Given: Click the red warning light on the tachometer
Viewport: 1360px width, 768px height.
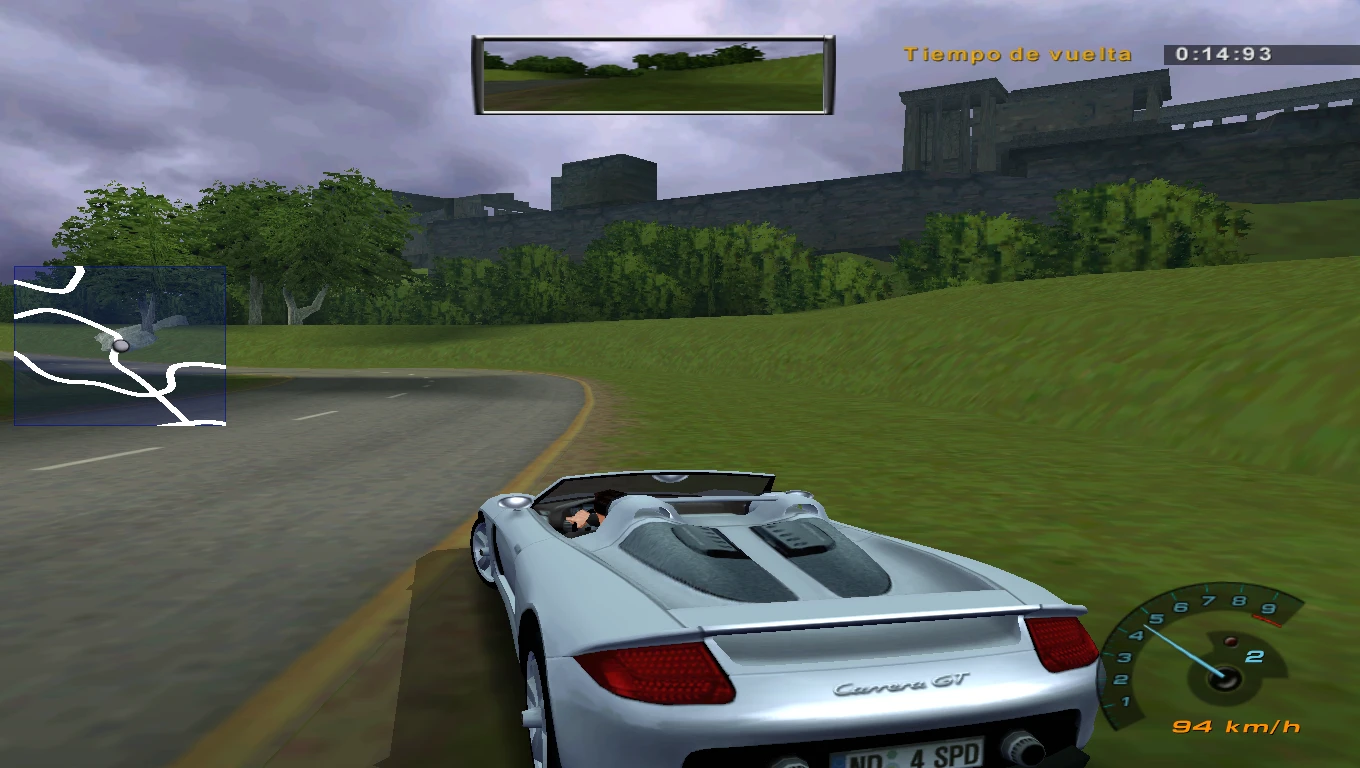Looking at the screenshot, I should pyautogui.click(x=1231, y=640).
